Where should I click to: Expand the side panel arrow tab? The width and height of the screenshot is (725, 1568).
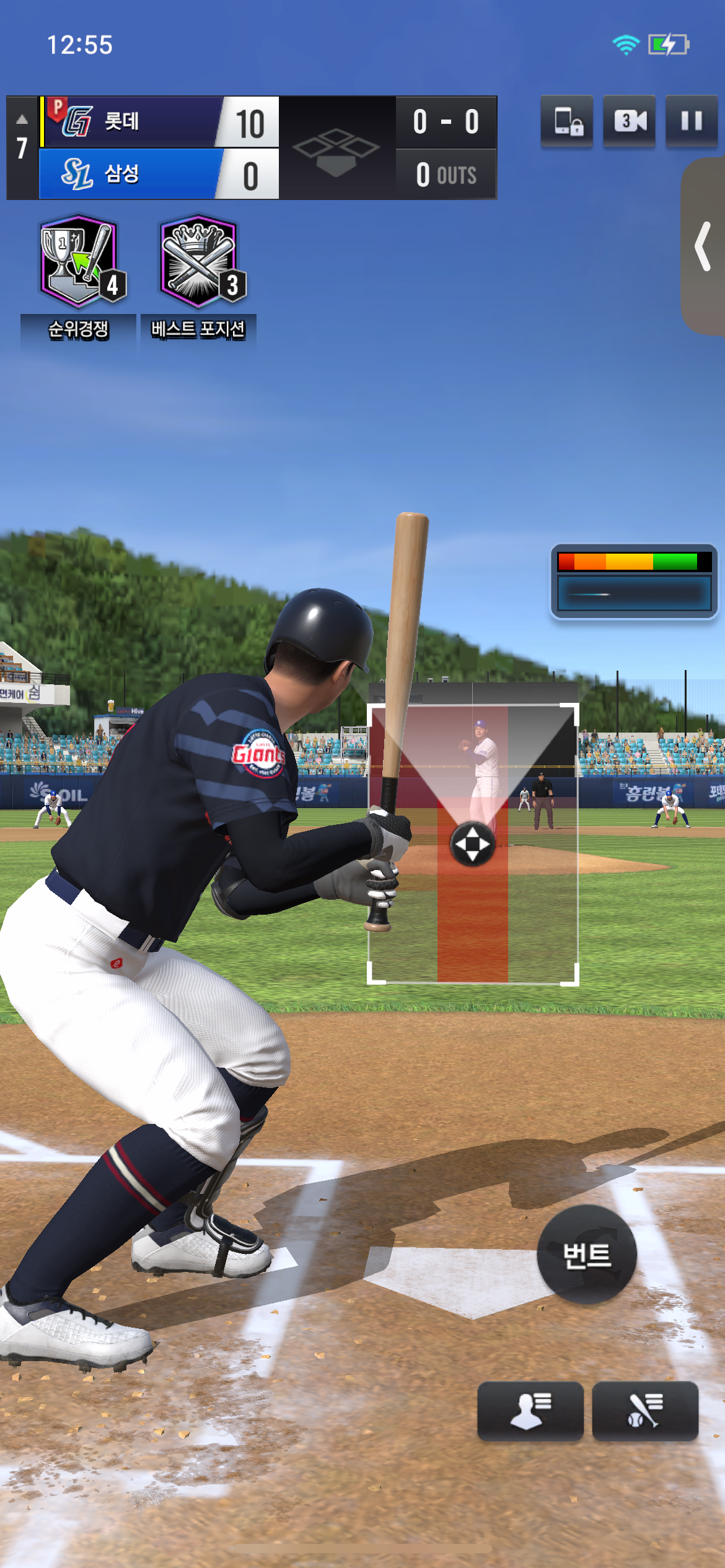click(x=703, y=246)
